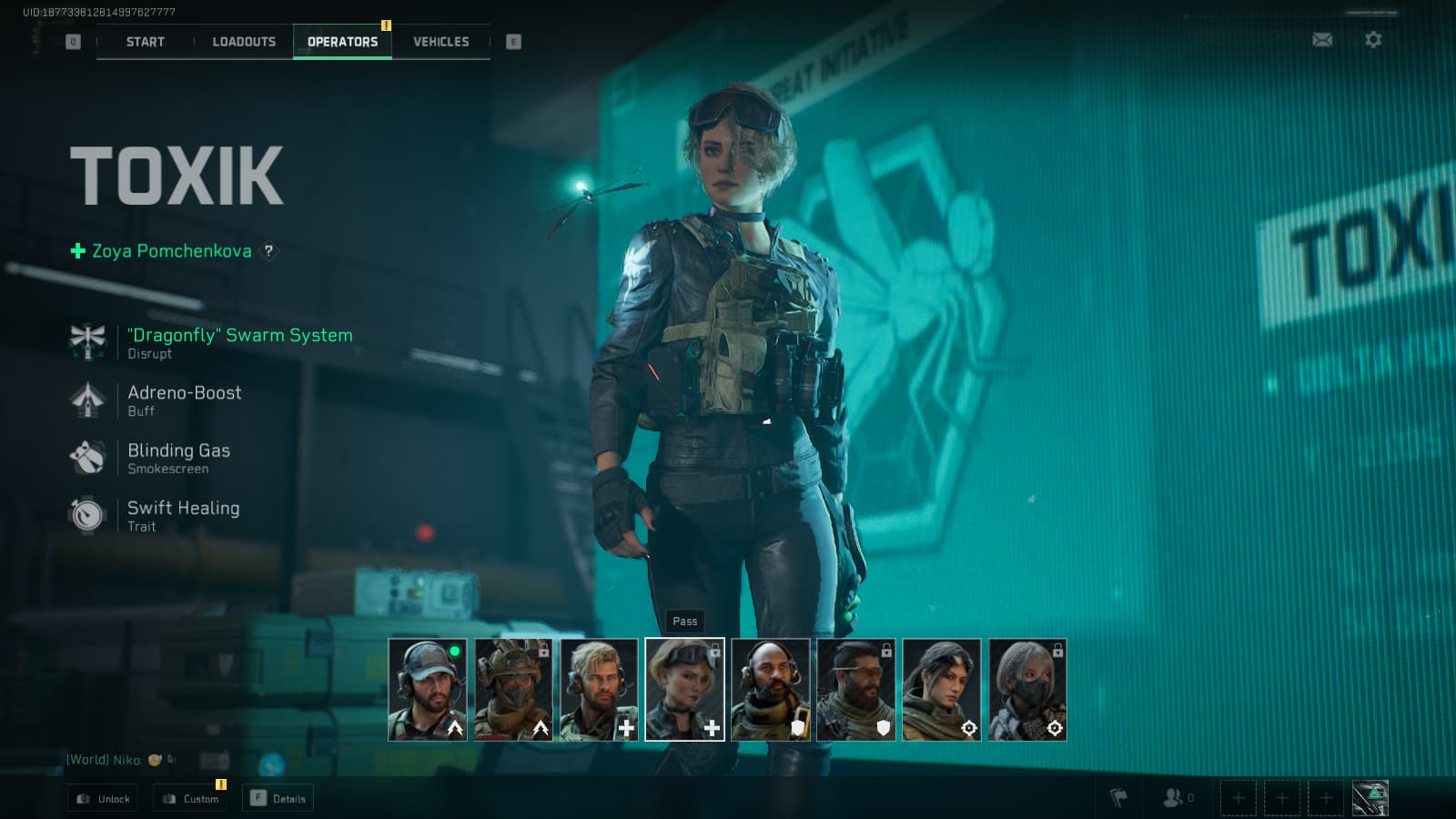This screenshot has width=1456, height=819.
Task: Pick the operator wearing orange glasses
Action: pyautogui.click(x=856, y=689)
